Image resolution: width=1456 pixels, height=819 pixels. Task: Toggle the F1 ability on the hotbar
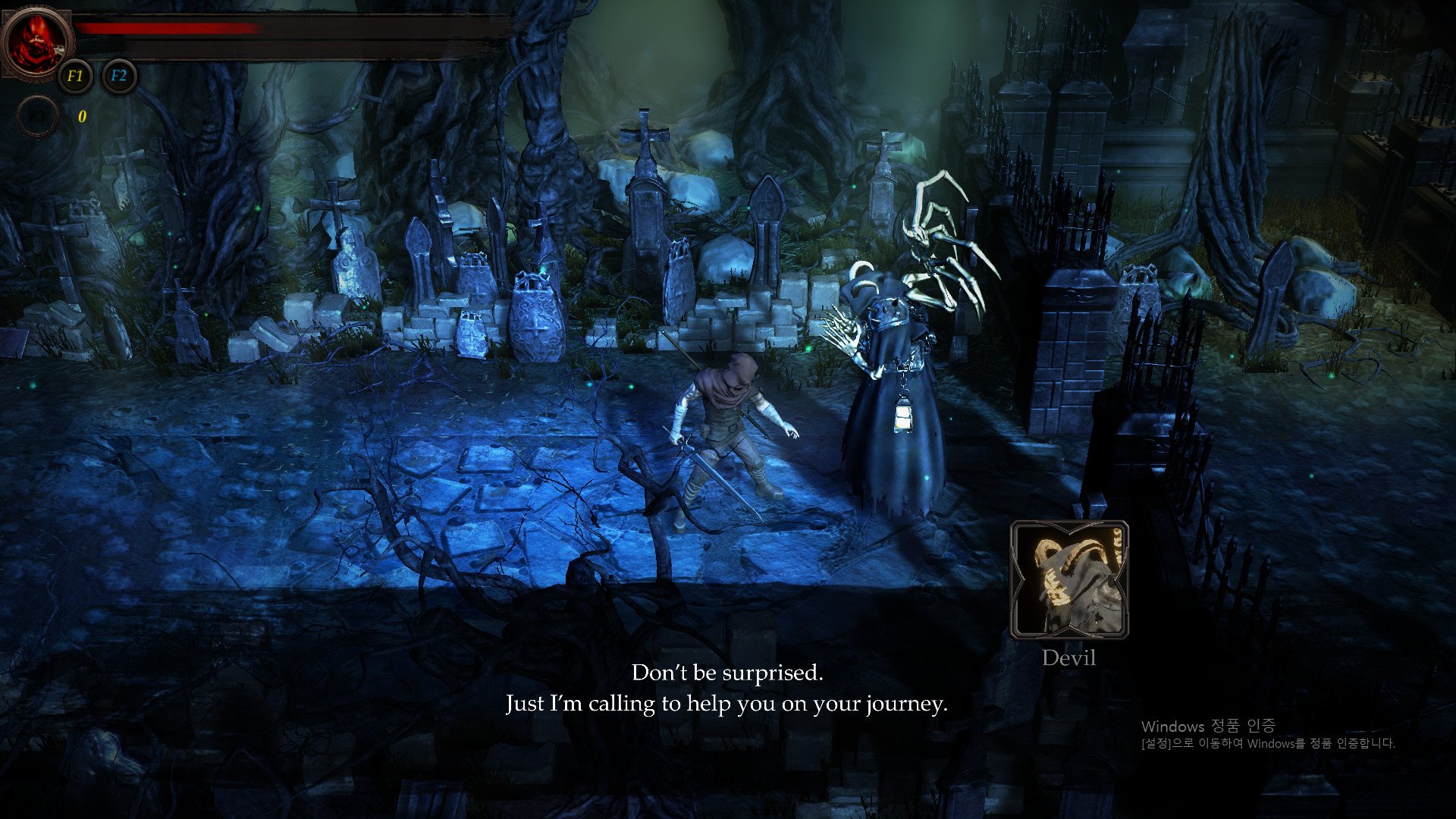click(x=74, y=76)
